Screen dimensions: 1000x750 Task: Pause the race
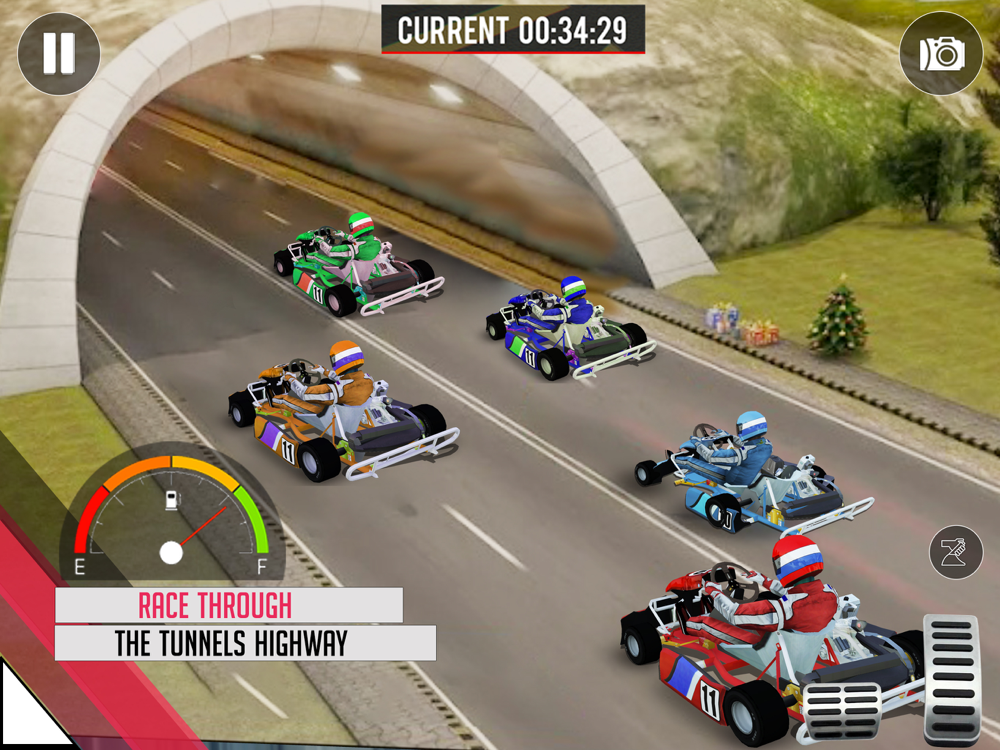tap(59, 54)
